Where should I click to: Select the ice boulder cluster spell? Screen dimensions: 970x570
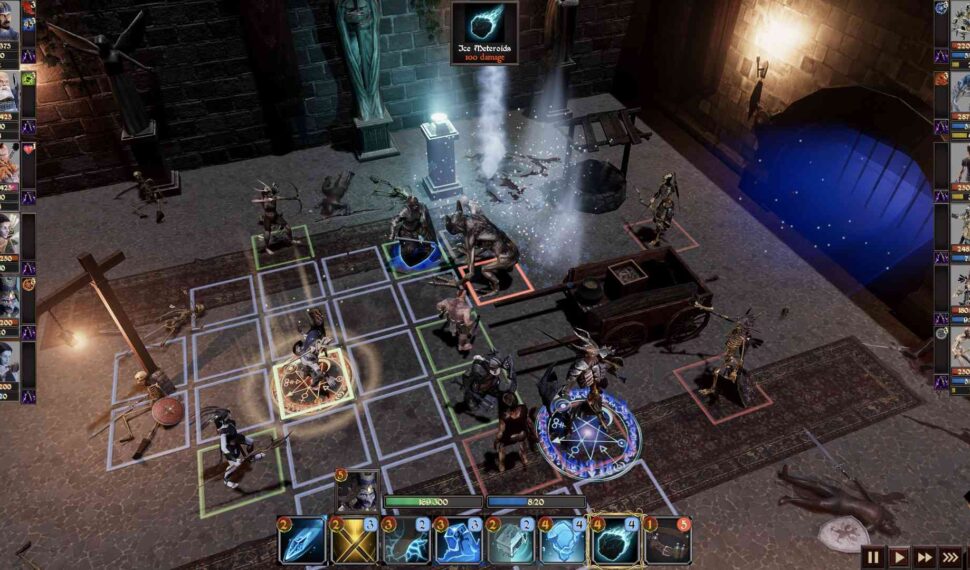(x=563, y=541)
